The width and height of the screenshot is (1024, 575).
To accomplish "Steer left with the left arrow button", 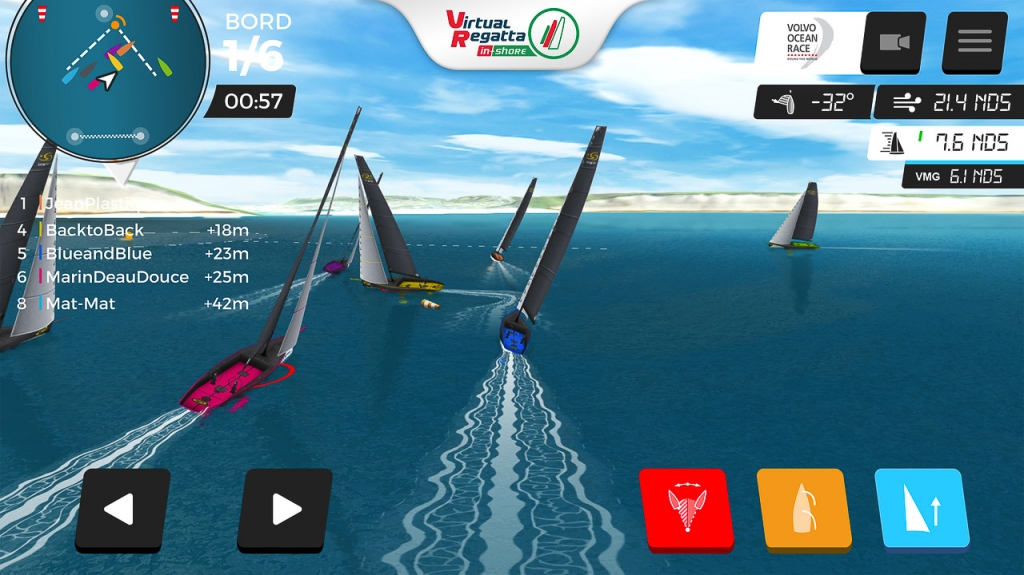I will coord(122,509).
